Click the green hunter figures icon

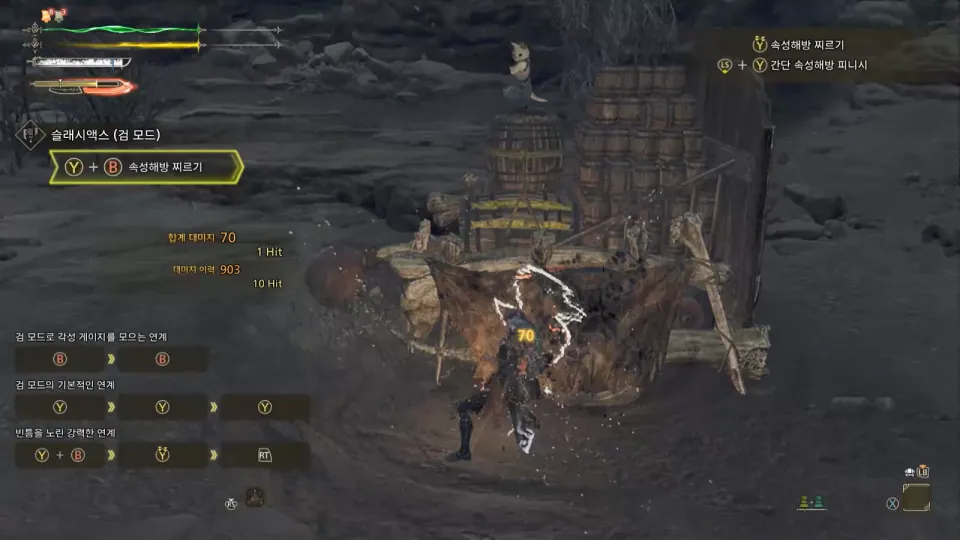point(811,503)
